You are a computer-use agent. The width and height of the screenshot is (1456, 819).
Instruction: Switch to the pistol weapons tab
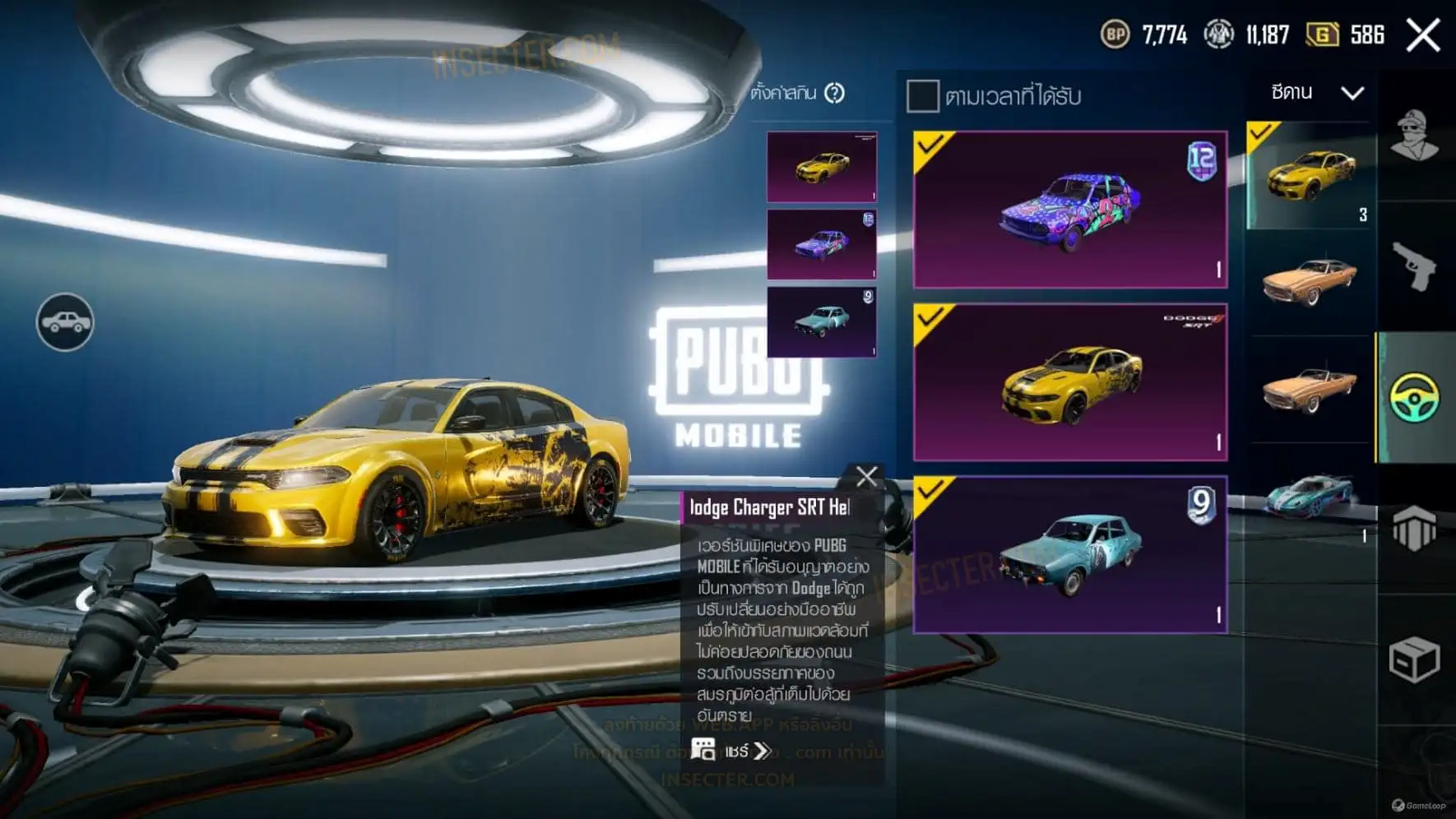[1415, 266]
